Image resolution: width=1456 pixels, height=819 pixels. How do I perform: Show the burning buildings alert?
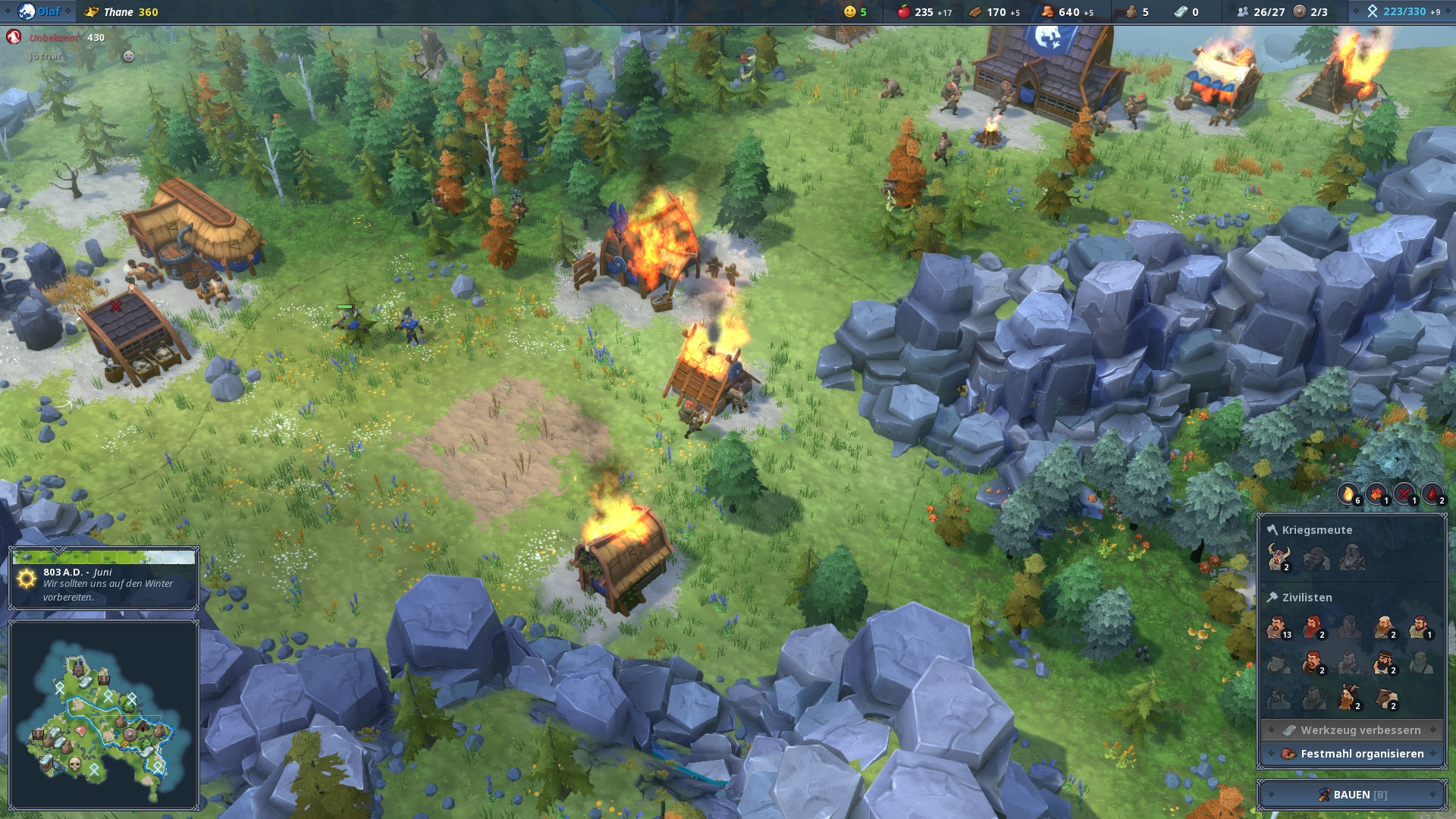[1348, 494]
